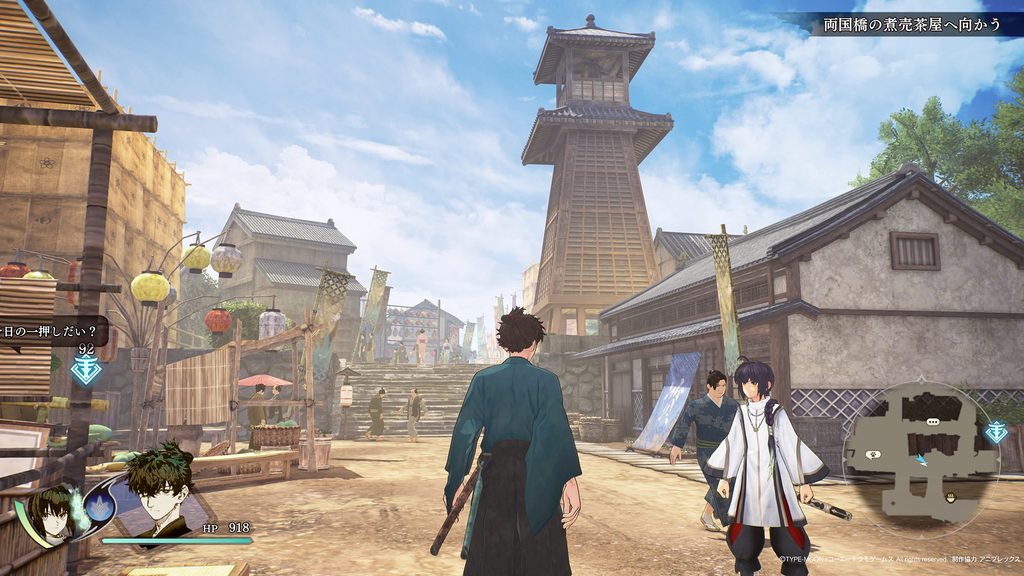Click the food bowl marker on minimap
Viewport: 1024px width, 576px height.
(951, 497)
